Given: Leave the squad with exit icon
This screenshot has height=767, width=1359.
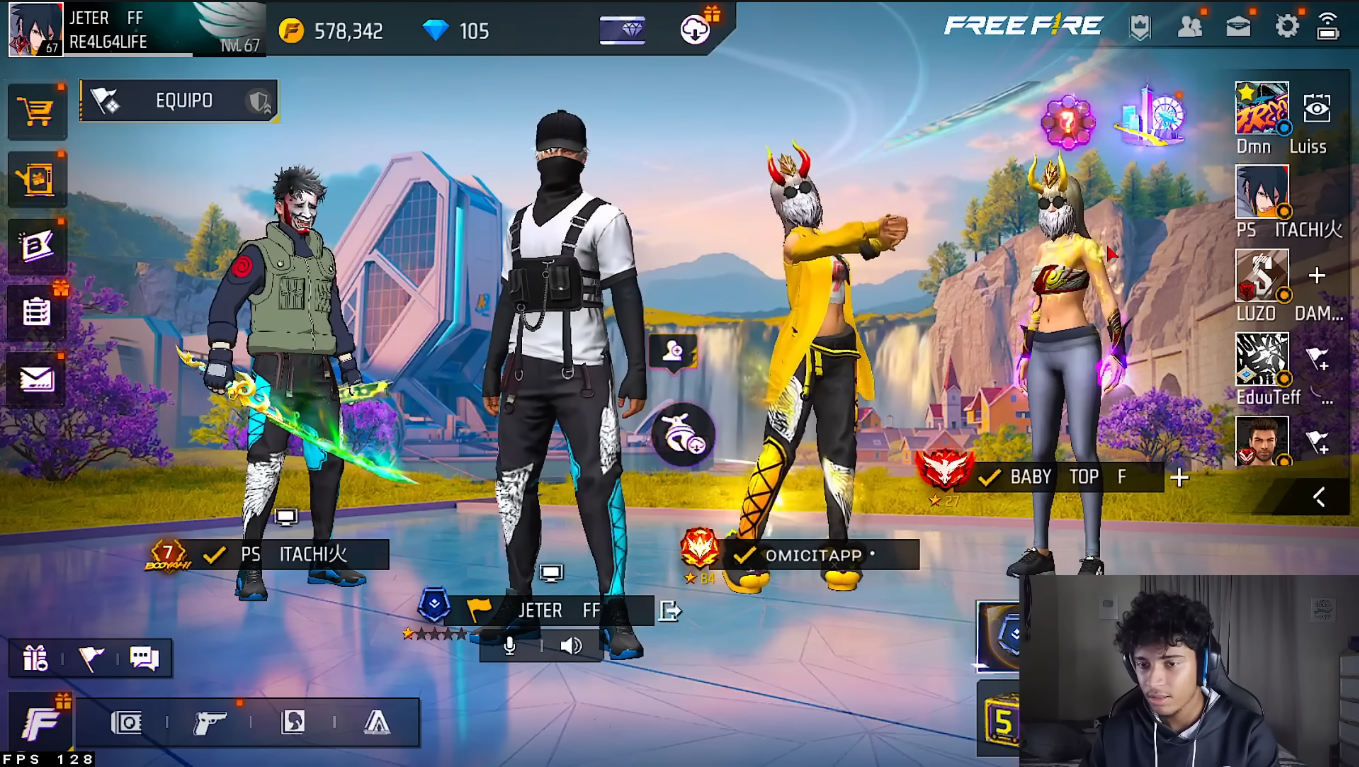Looking at the screenshot, I should (670, 610).
